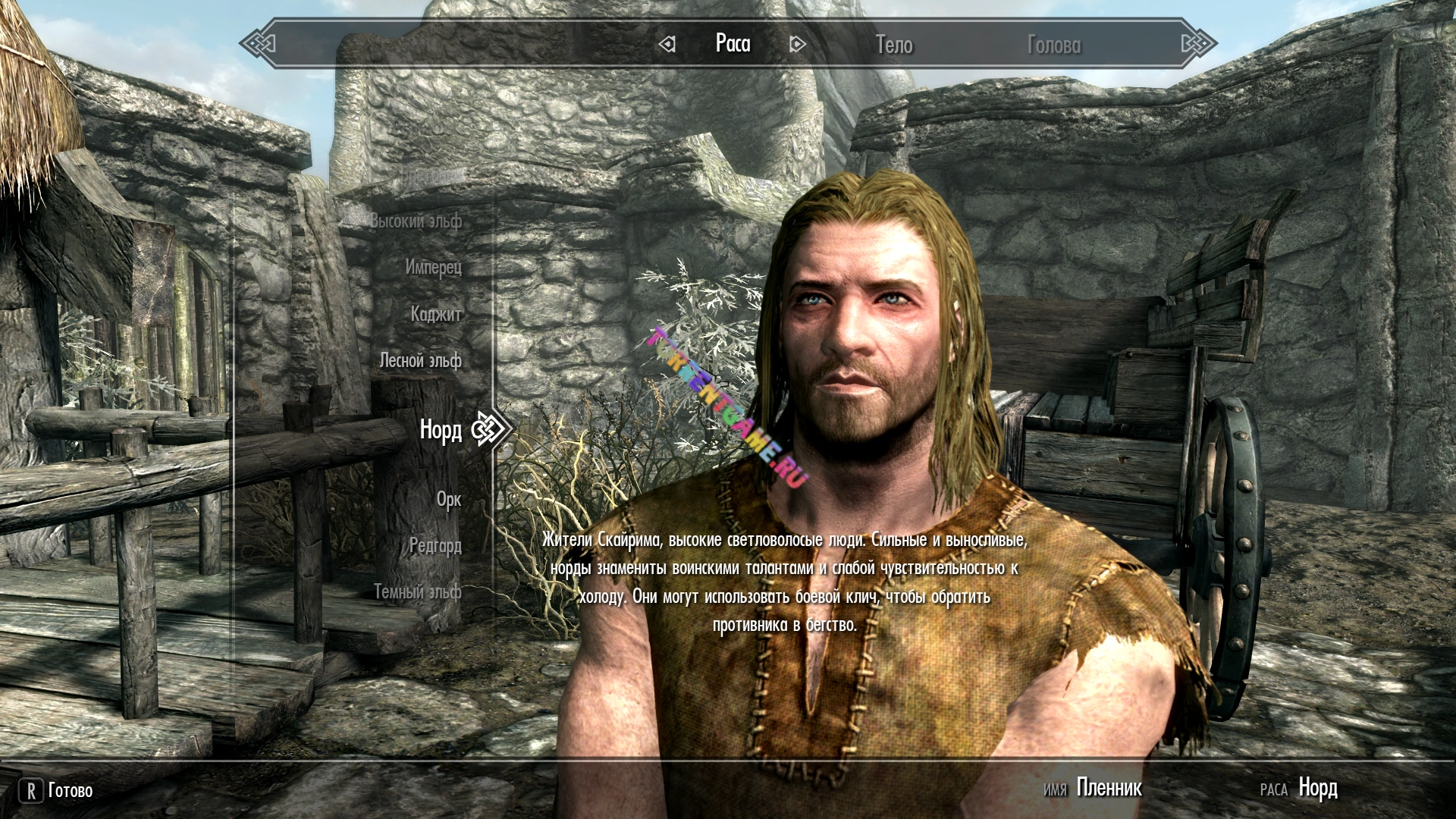Select the Раса tab
Viewport: 1456px width, 819px height.
click(x=733, y=44)
